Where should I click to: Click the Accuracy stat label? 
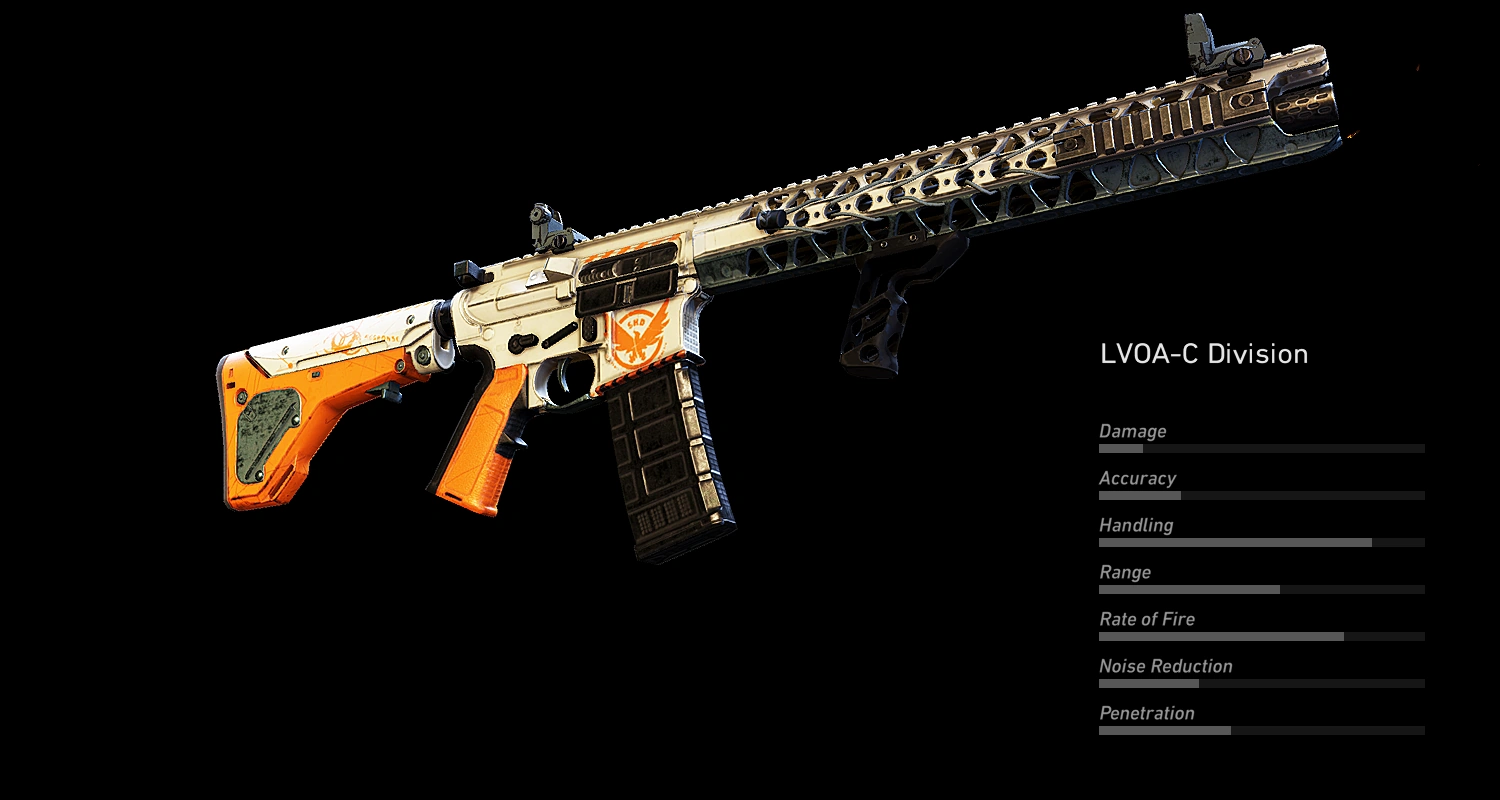point(1140,478)
